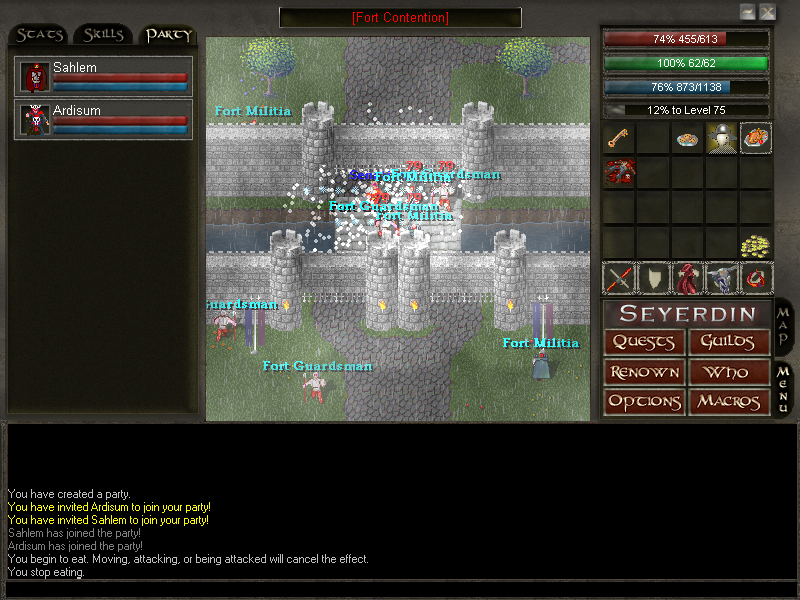
Task: Use the roast chicken food item
Action: [x=754, y=139]
